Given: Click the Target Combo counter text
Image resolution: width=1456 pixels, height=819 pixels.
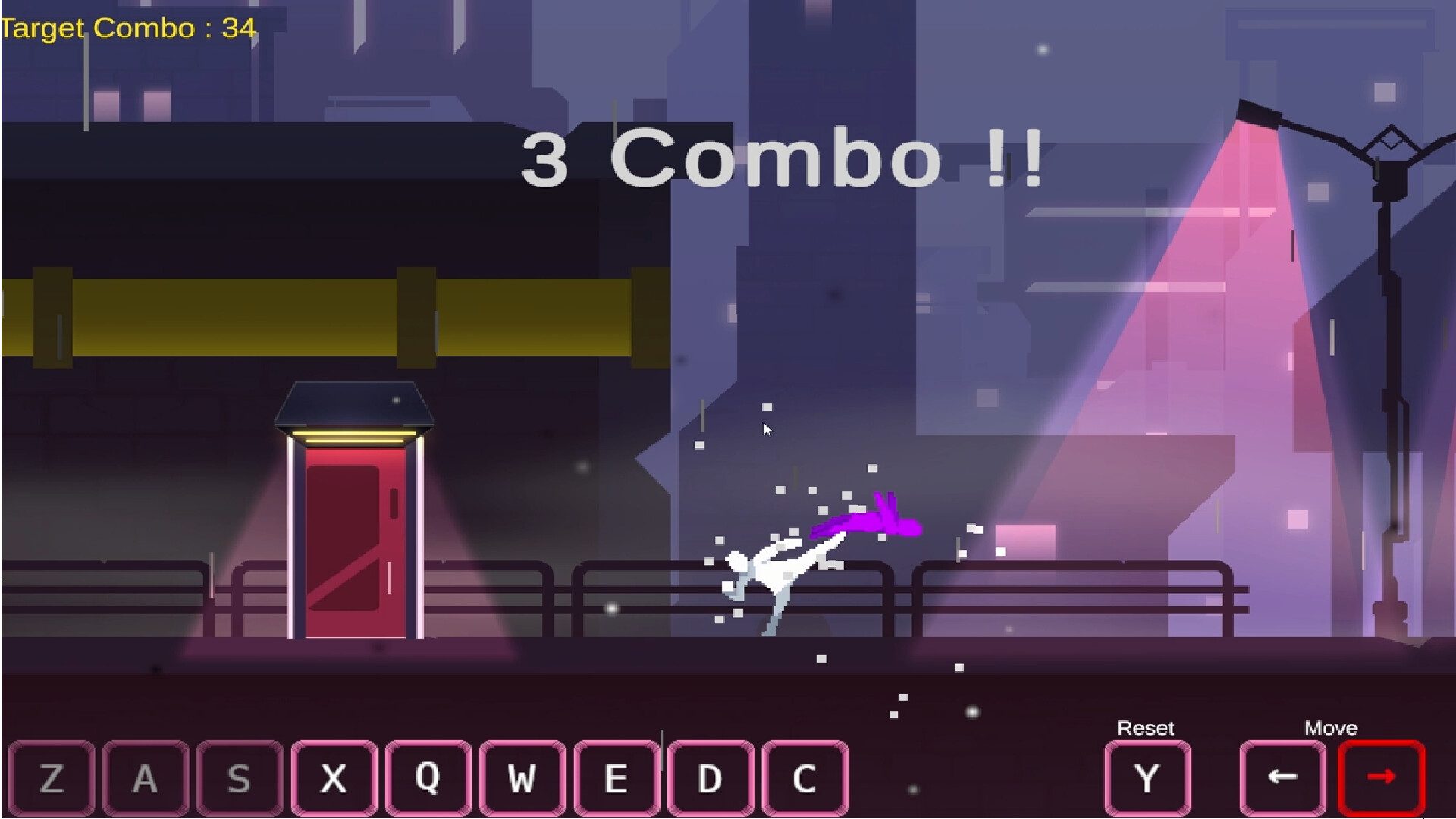Looking at the screenshot, I should pos(127,29).
